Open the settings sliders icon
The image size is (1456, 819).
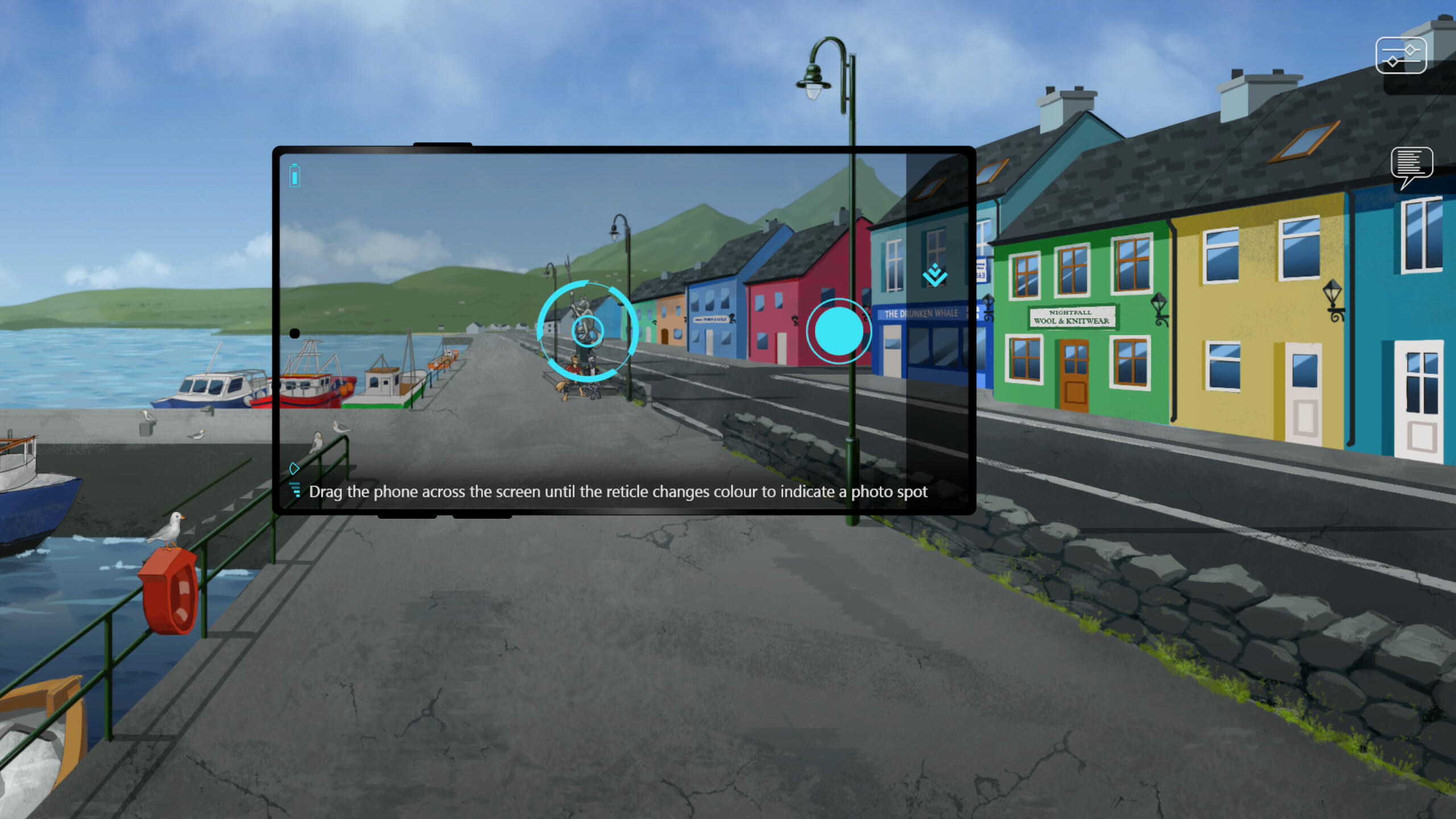1401,56
